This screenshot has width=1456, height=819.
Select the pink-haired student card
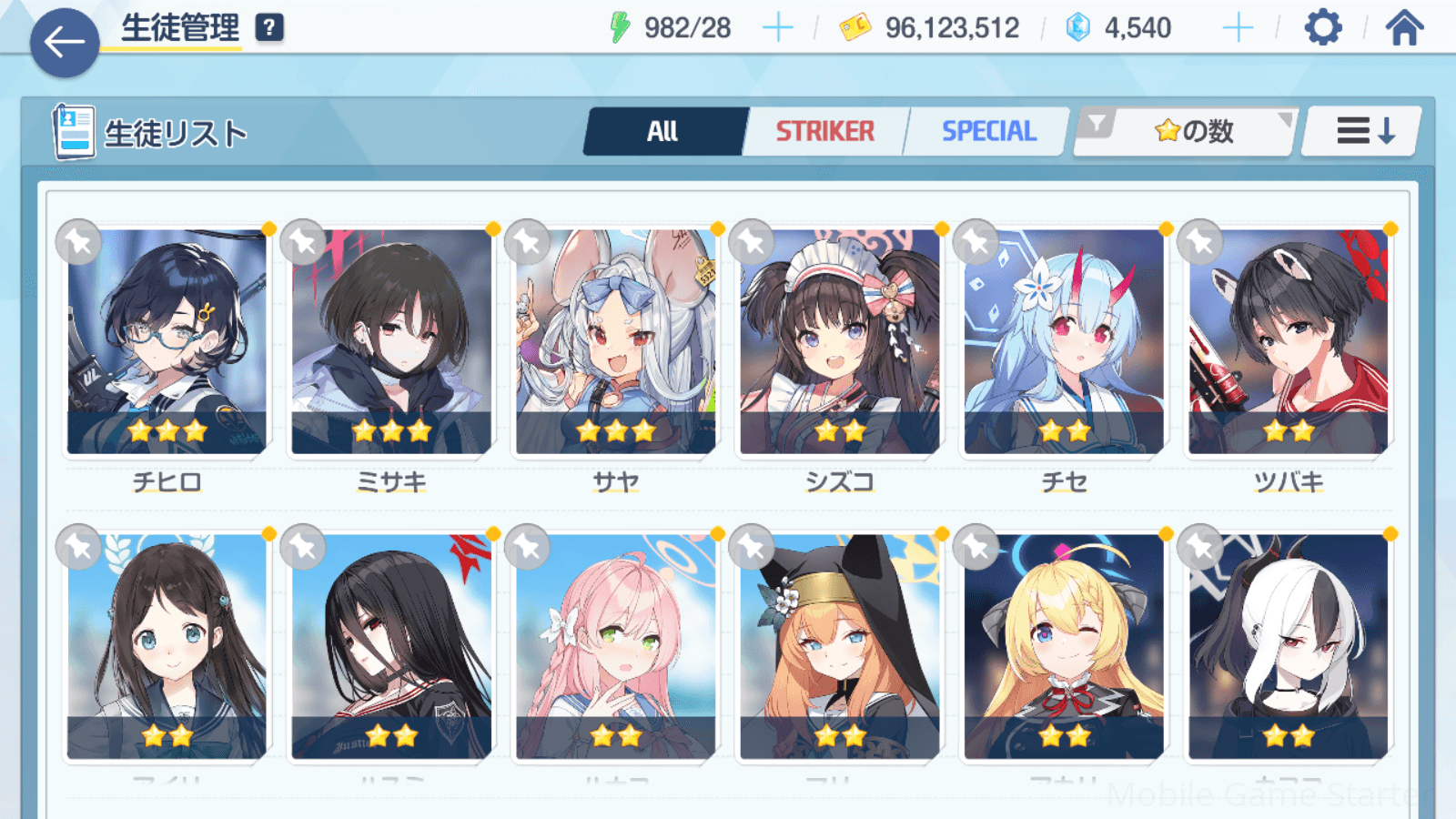[x=616, y=646]
